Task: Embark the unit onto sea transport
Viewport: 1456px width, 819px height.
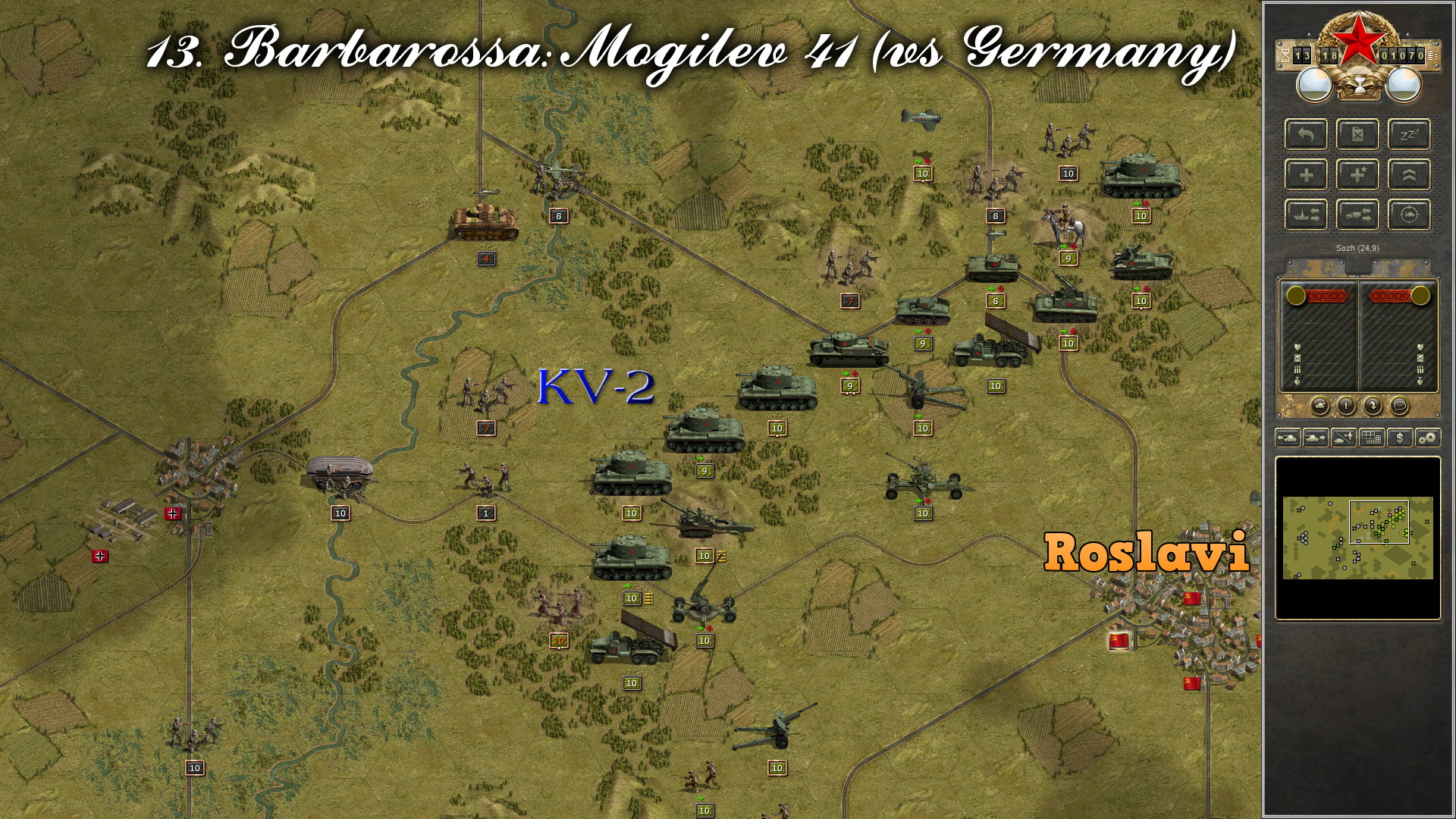Action: click(x=1307, y=215)
